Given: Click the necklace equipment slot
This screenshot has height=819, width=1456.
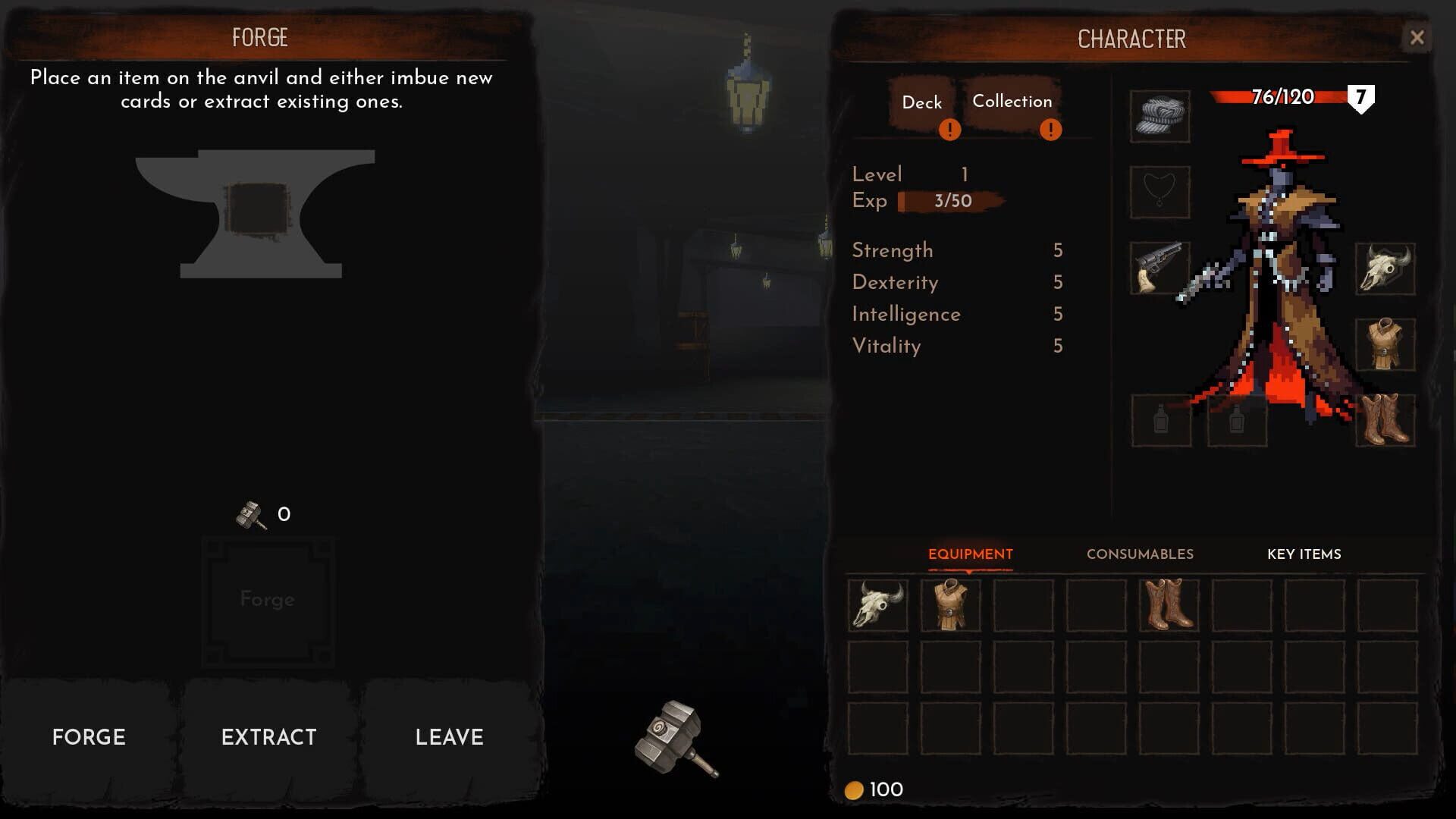Looking at the screenshot, I should [x=1159, y=193].
